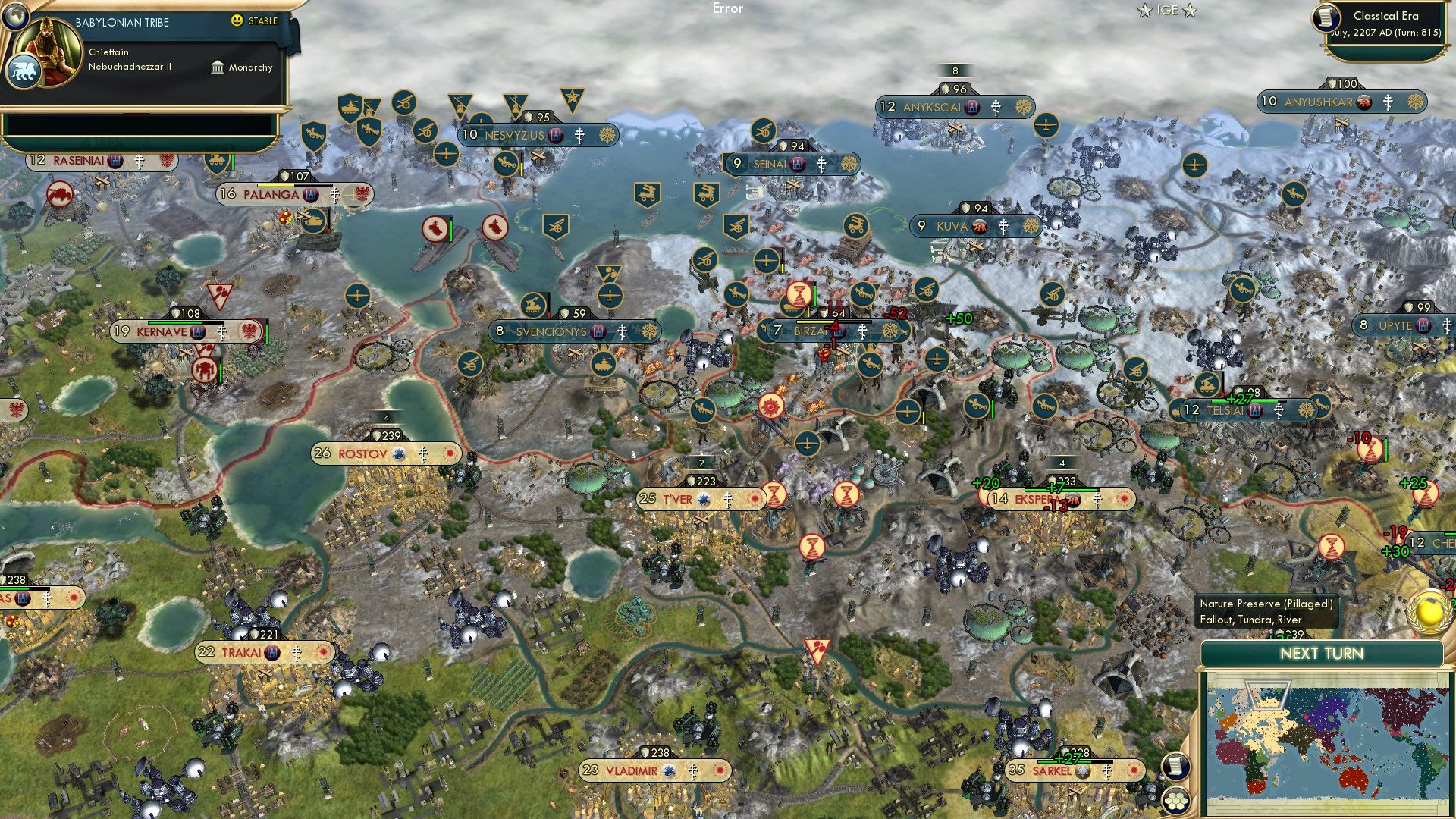Open the notification scroll icon above the minimap
1456x819 pixels.
[x=1175, y=768]
